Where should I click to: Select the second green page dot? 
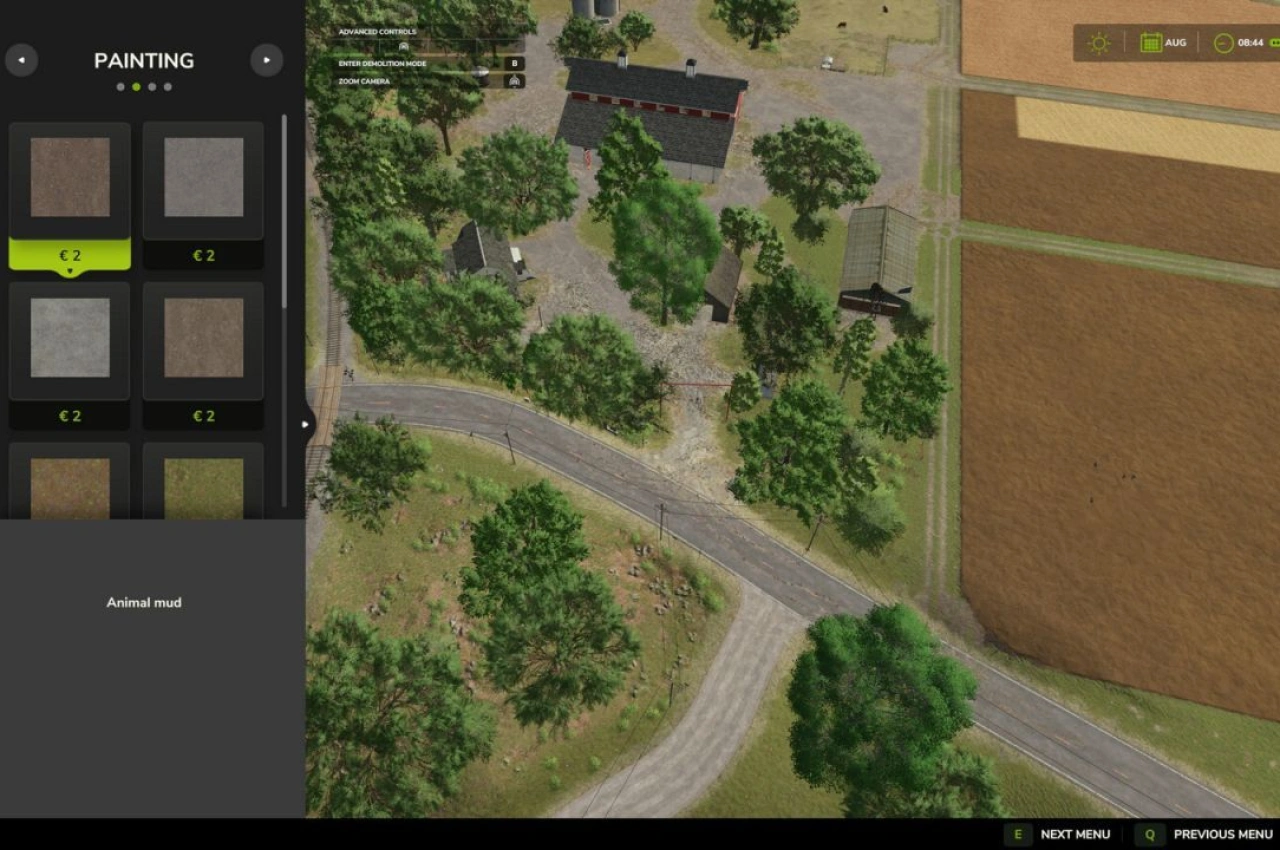(x=136, y=87)
